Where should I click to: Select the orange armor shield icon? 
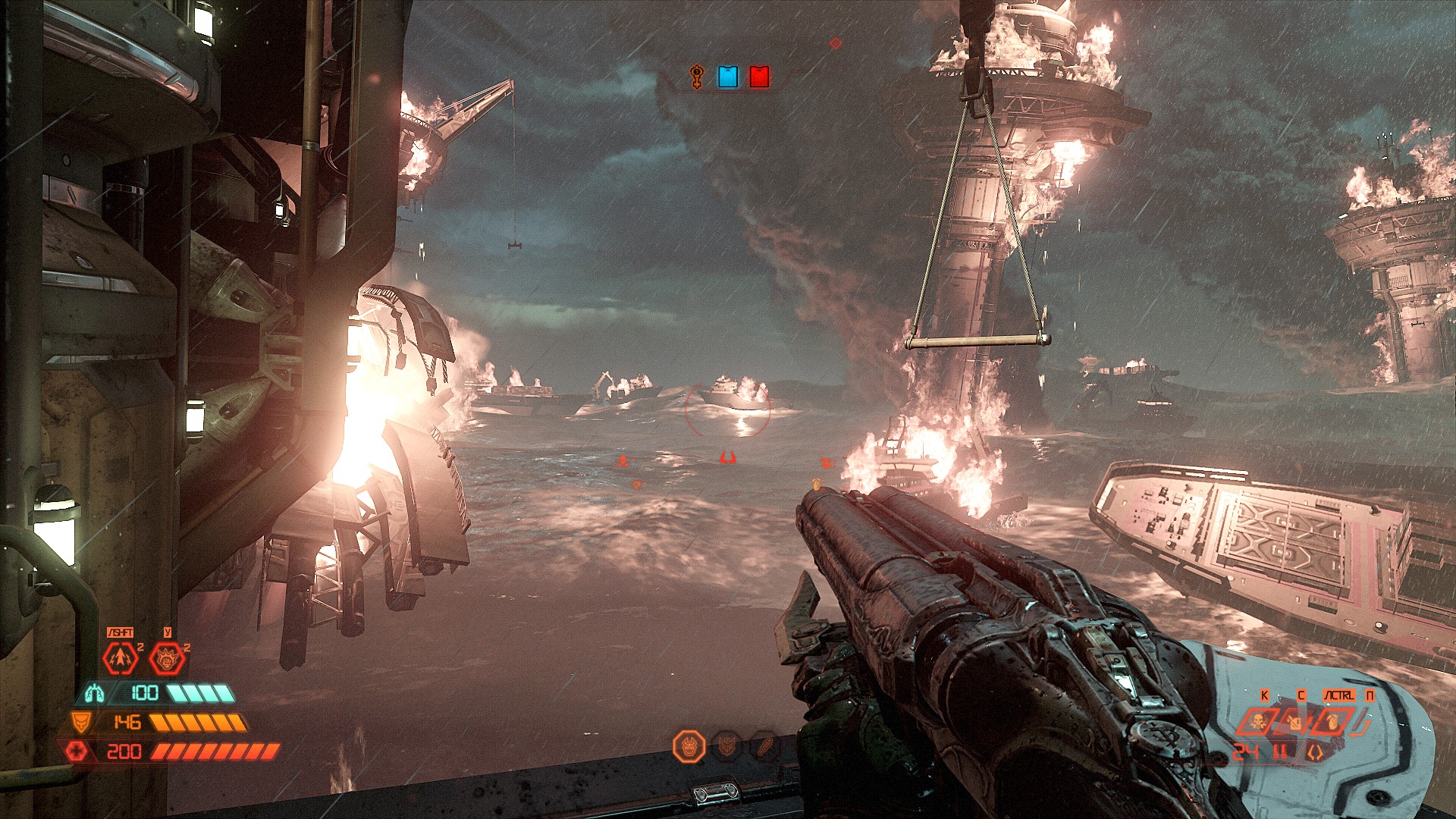(80, 722)
